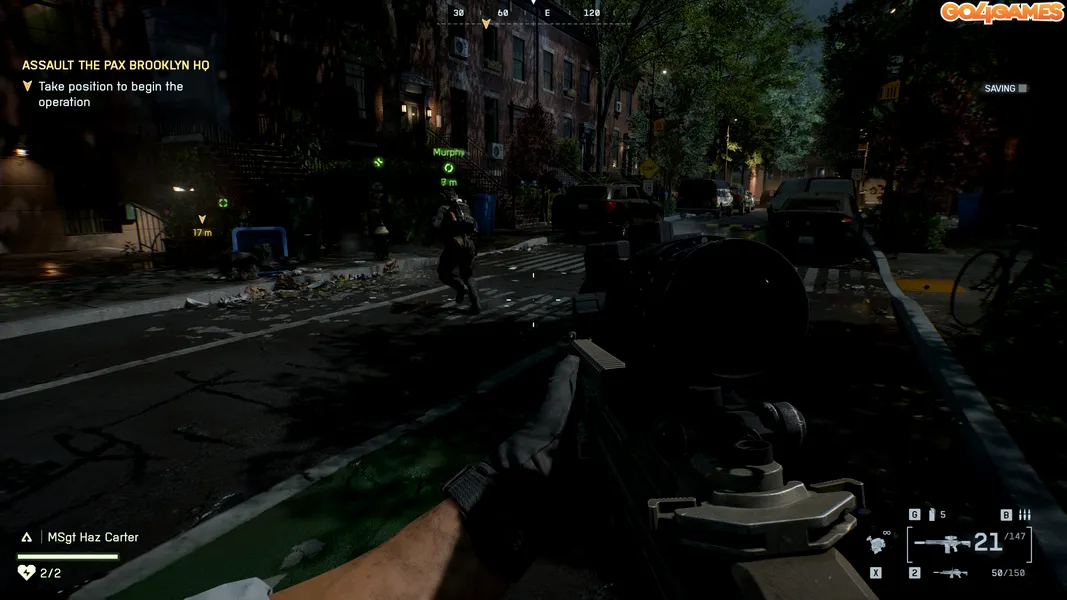Viewport: 1067px width, 600px height.
Task: Click the yellow objective waypoint marker
Action: tap(202, 219)
